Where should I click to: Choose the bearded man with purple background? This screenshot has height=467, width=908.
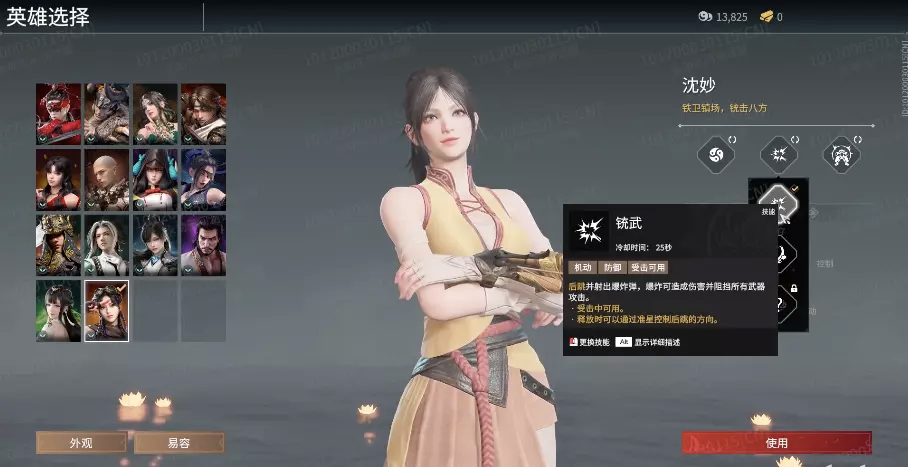203,245
